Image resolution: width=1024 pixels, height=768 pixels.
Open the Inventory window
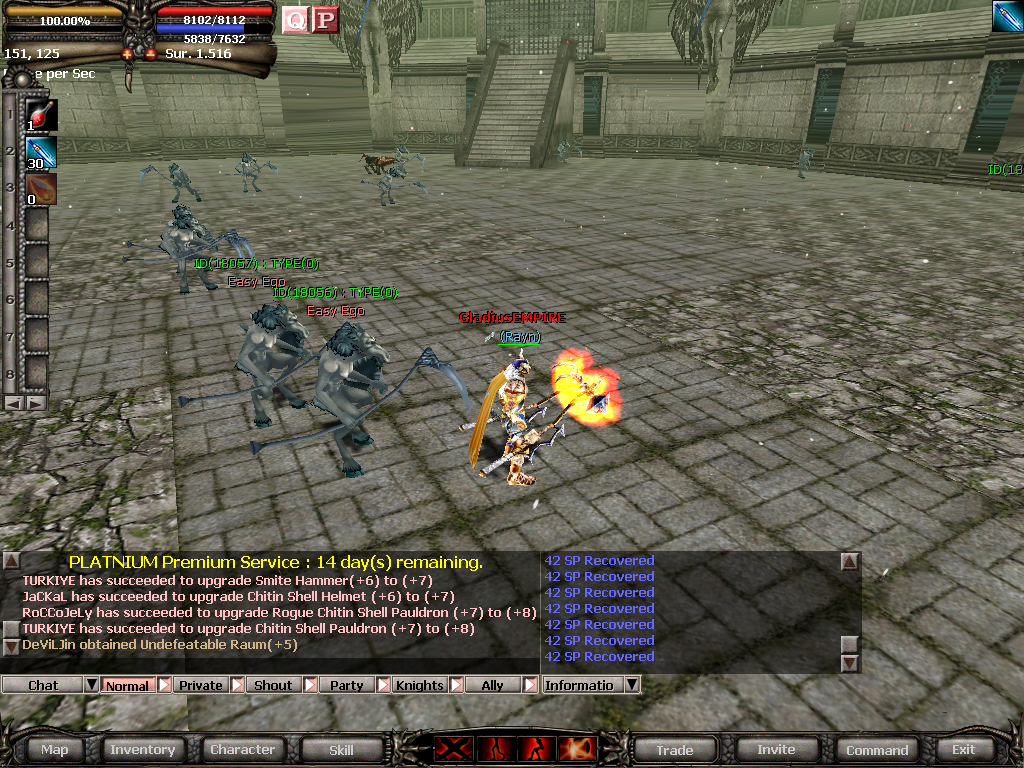pos(142,749)
